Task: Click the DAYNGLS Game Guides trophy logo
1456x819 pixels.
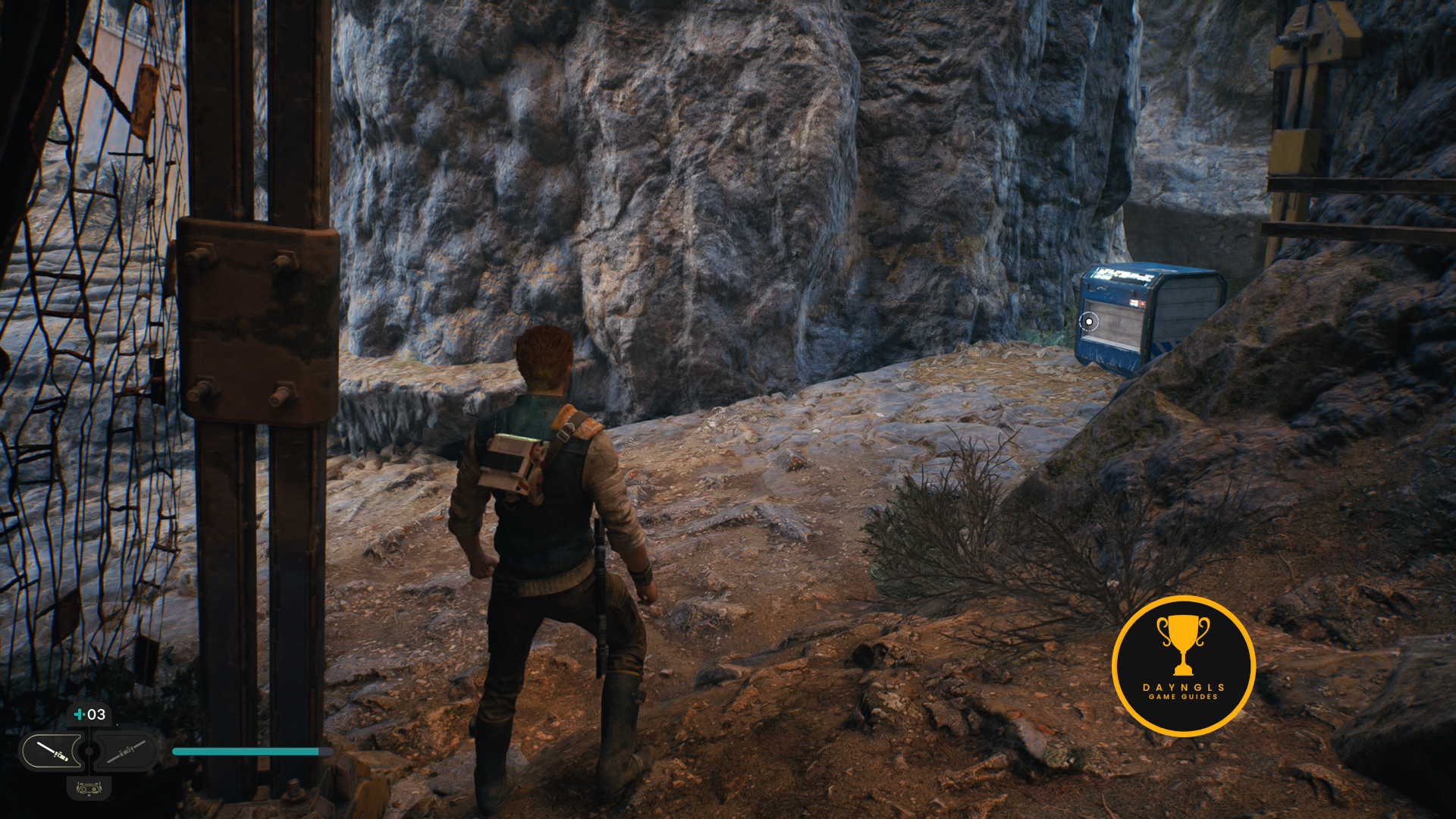Action: click(x=1183, y=666)
